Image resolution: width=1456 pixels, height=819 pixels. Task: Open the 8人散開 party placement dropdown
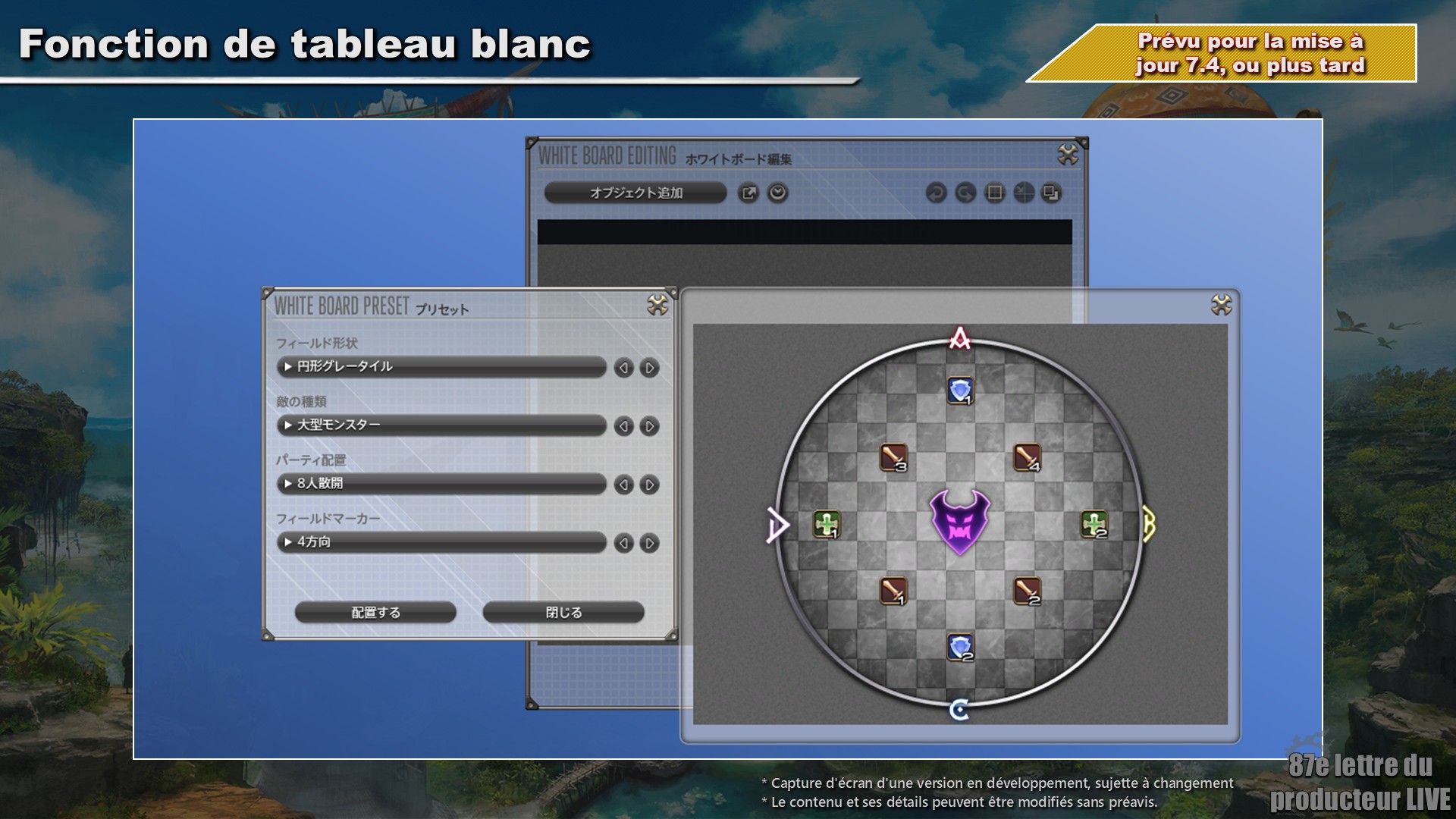click(x=441, y=484)
